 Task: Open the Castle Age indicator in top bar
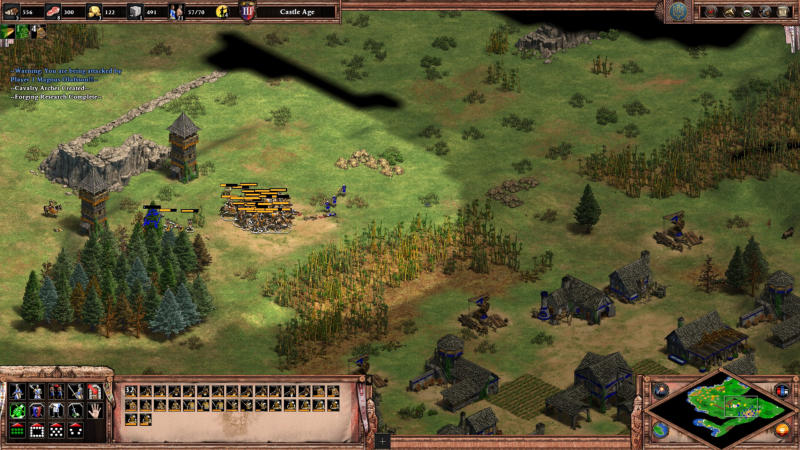(295, 12)
